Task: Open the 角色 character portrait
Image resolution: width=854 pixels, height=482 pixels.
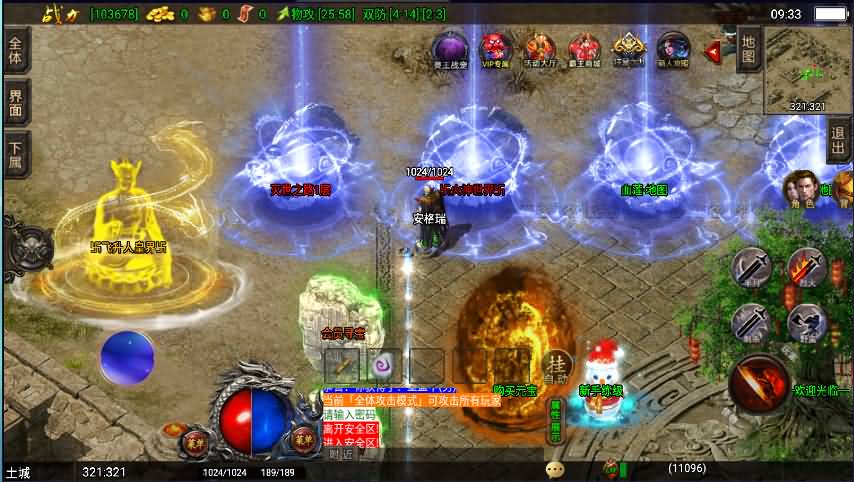Action: tap(799, 187)
